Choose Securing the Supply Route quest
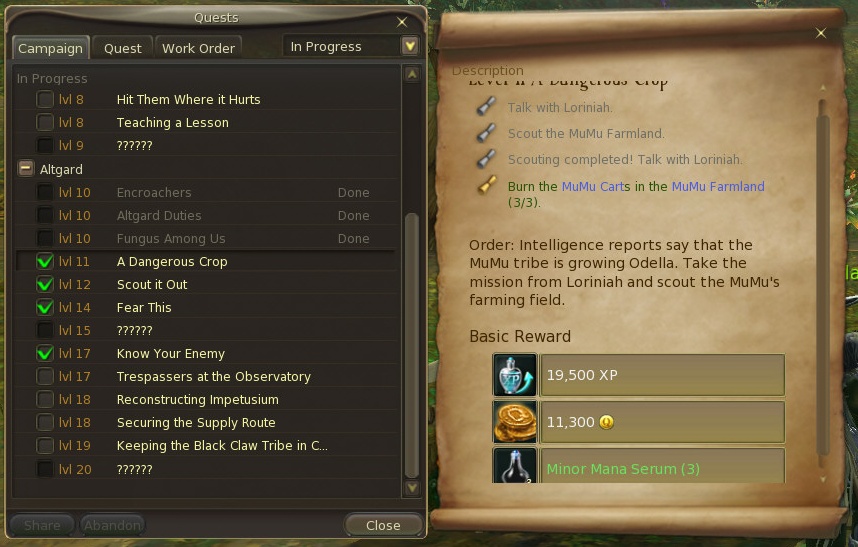 tap(196, 423)
